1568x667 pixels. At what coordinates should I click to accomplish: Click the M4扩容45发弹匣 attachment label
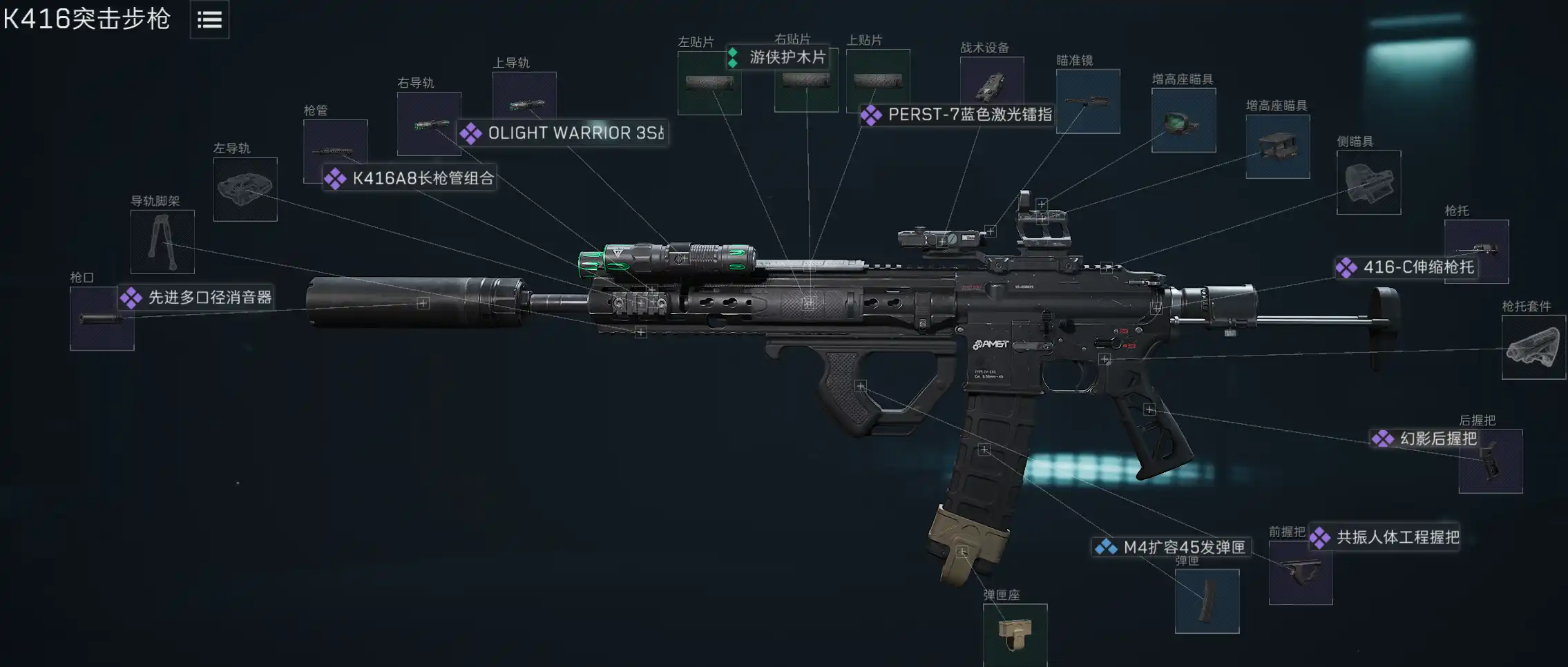click(1184, 548)
